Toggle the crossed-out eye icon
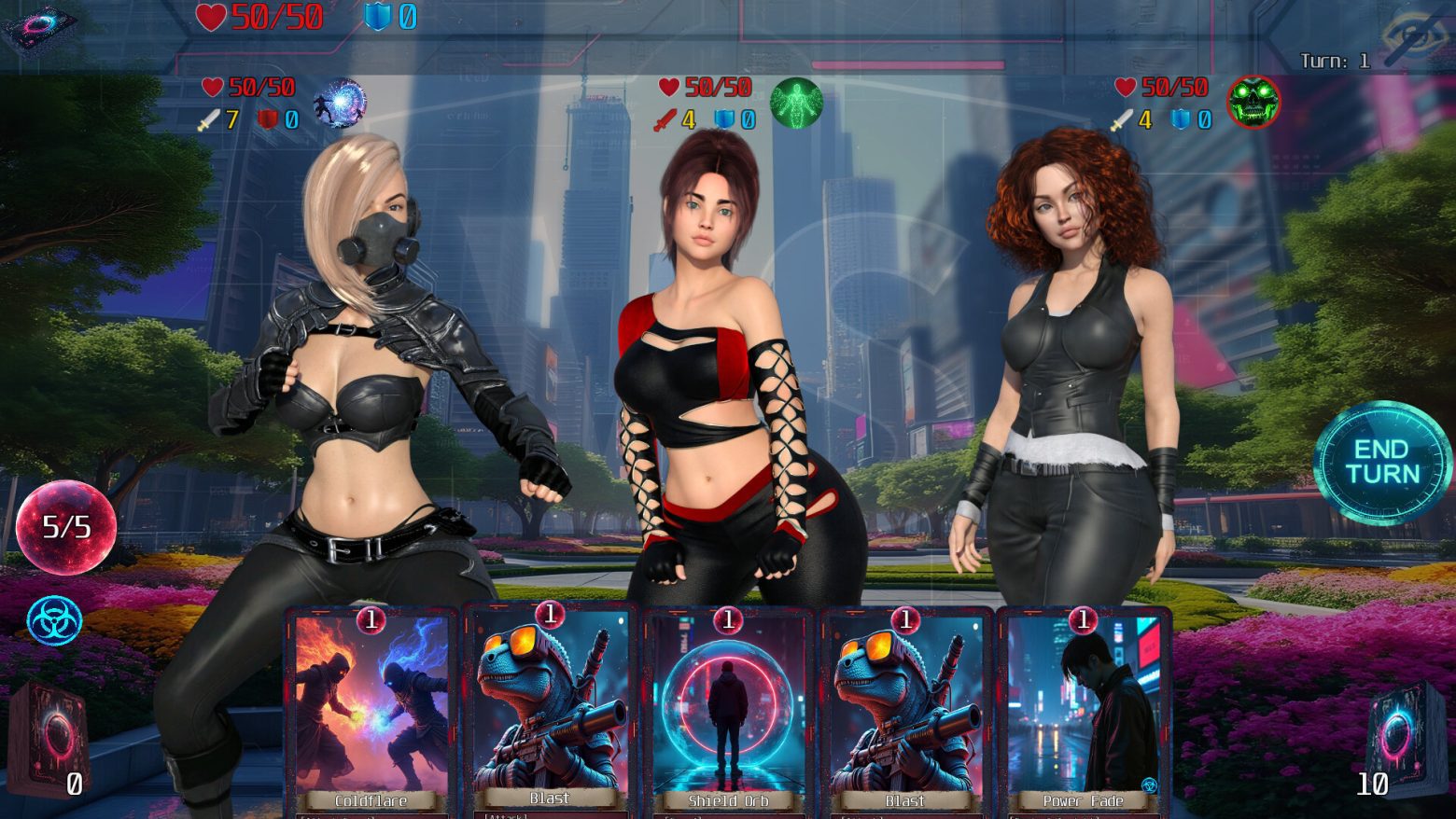1456x819 pixels. pyautogui.click(x=1415, y=37)
